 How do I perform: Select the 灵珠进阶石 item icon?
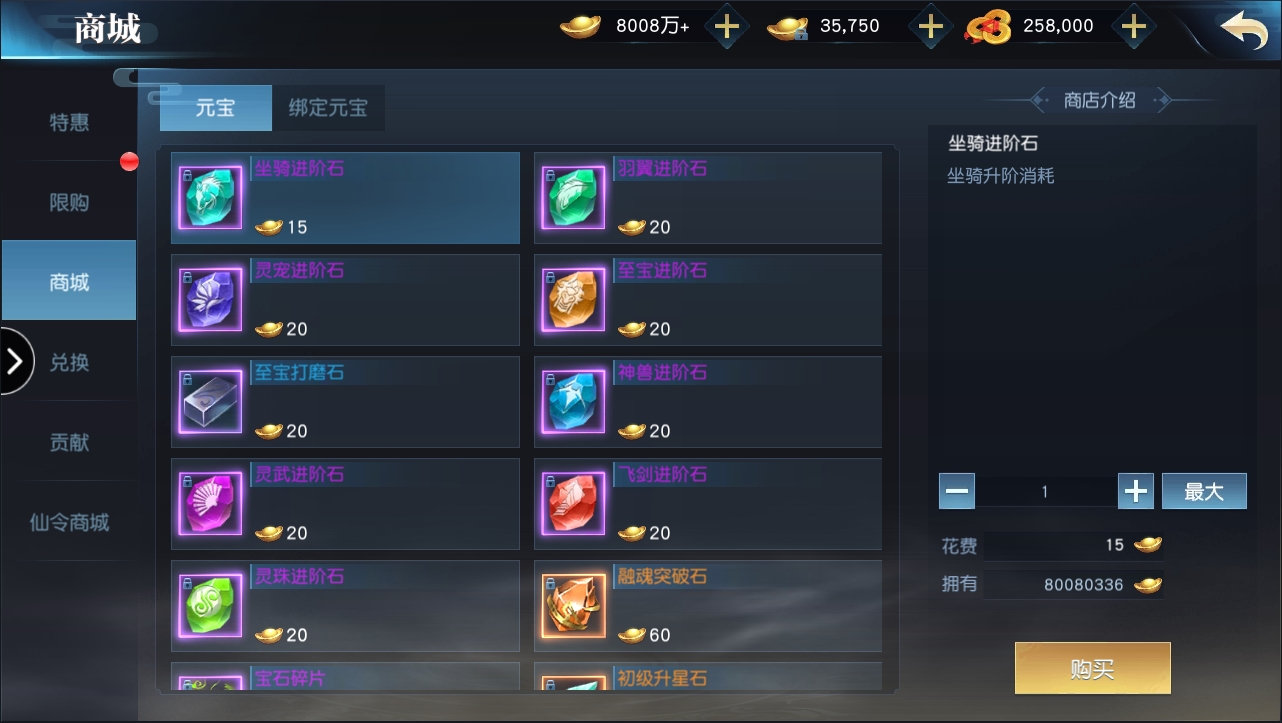209,605
